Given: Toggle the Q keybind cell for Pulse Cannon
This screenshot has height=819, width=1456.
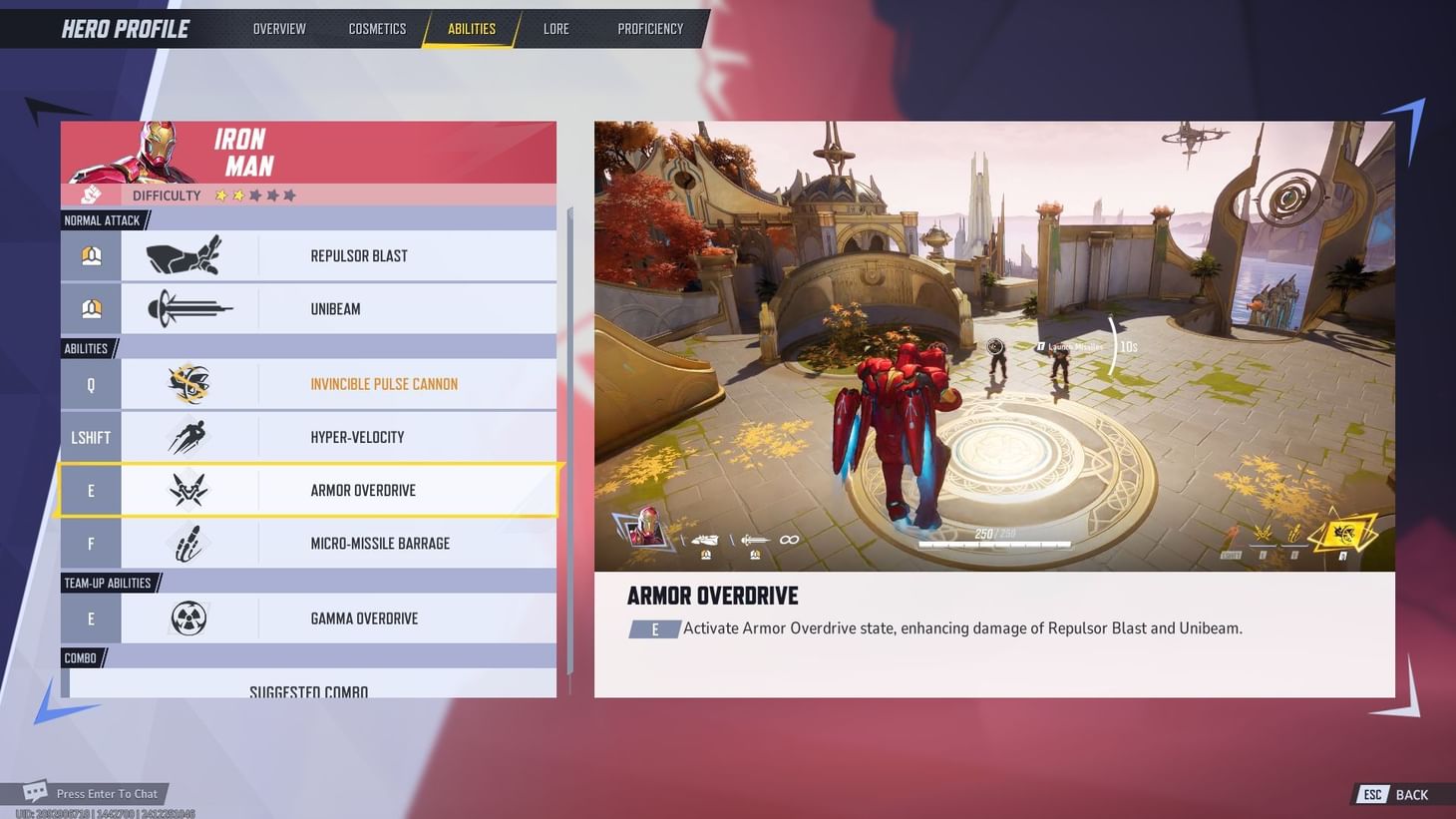Looking at the screenshot, I should click(x=90, y=384).
